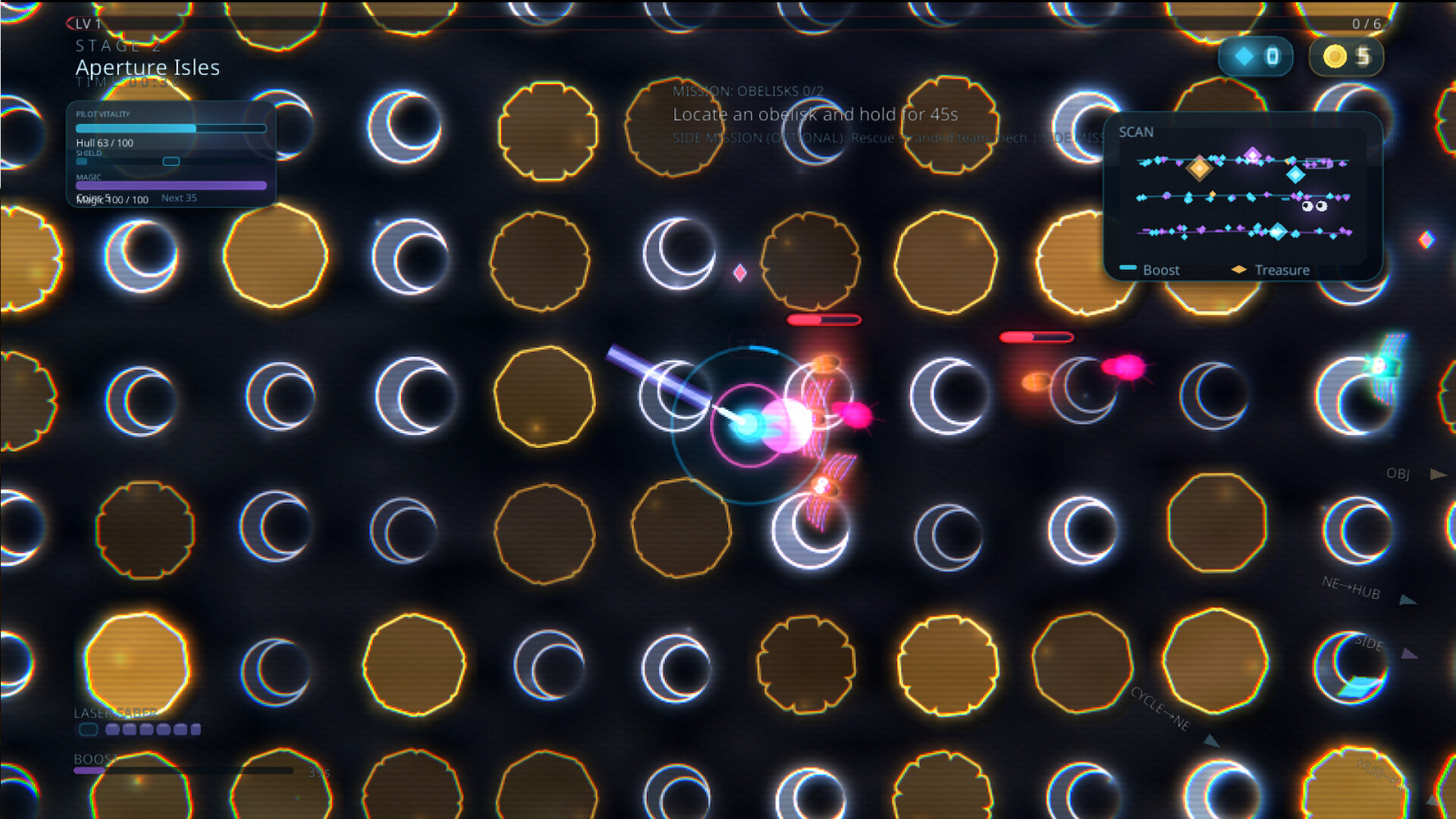Select the Aperture Isles stage title
This screenshot has width=1456, height=819.
point(147,67)
